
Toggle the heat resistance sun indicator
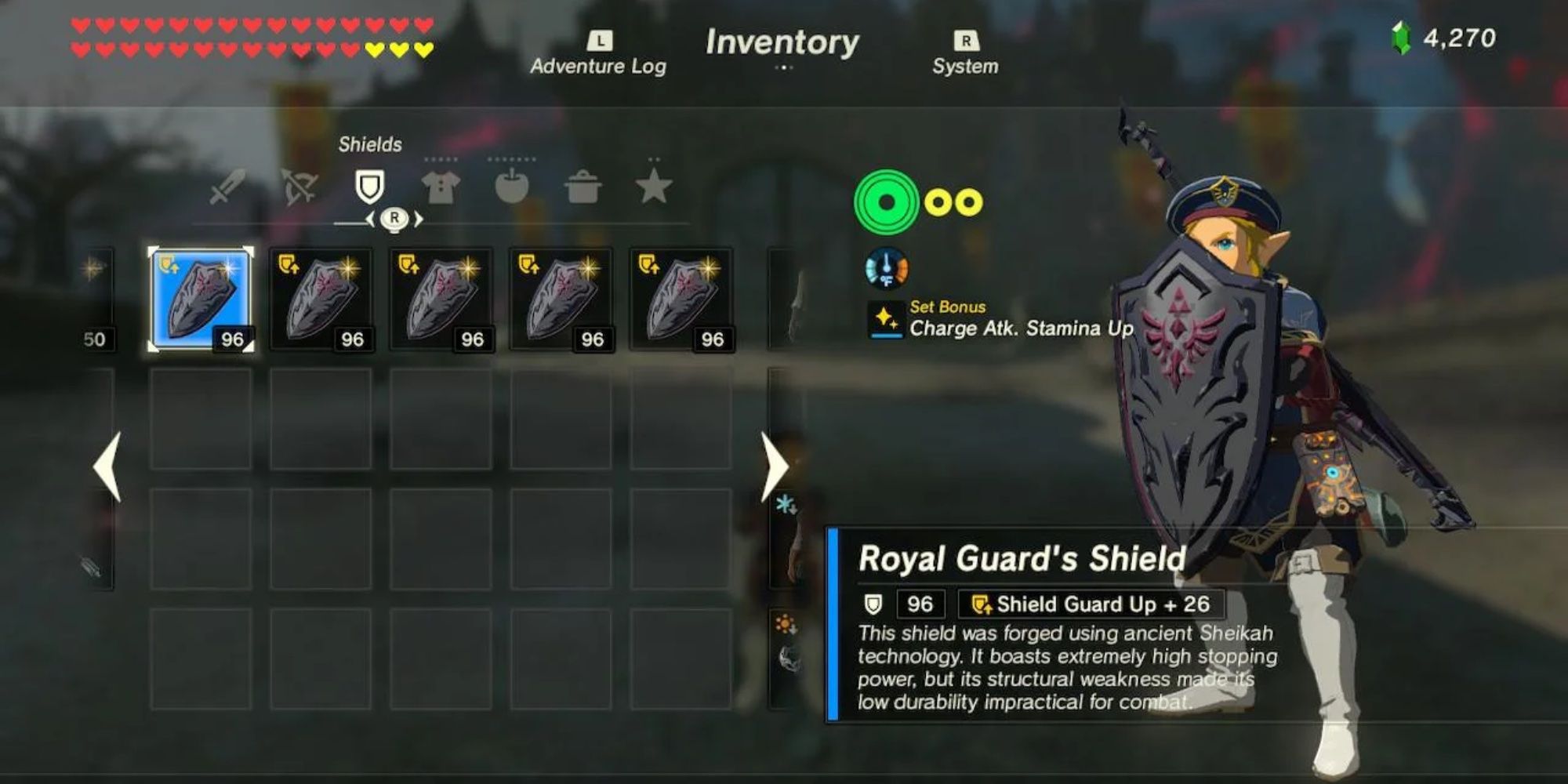coord(786,623)
